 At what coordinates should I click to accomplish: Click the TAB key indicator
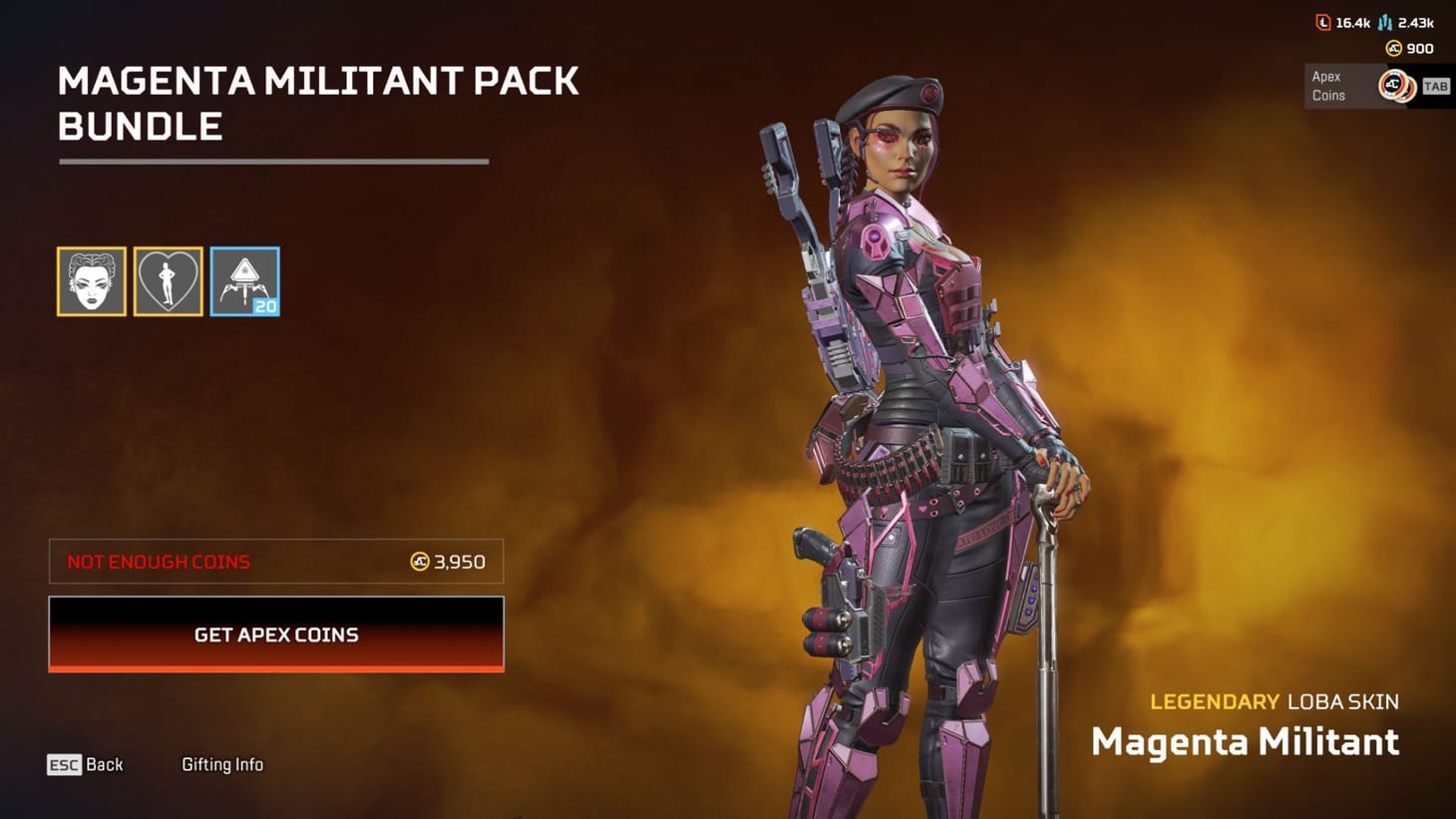pos(1436,86)
